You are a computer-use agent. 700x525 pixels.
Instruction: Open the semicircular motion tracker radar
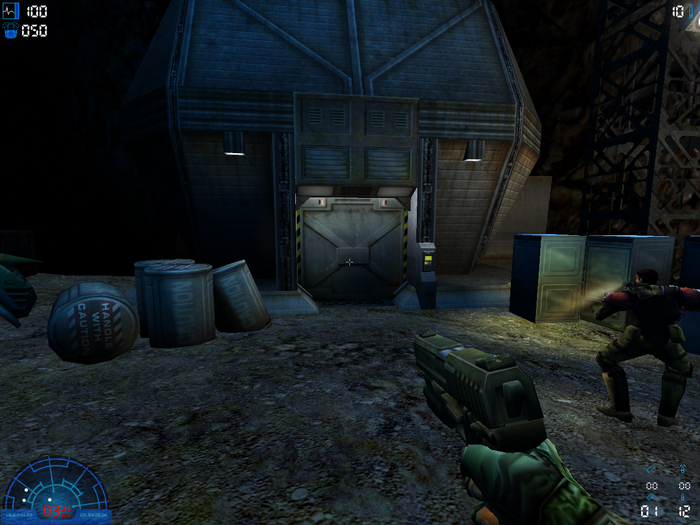(57, 488)
